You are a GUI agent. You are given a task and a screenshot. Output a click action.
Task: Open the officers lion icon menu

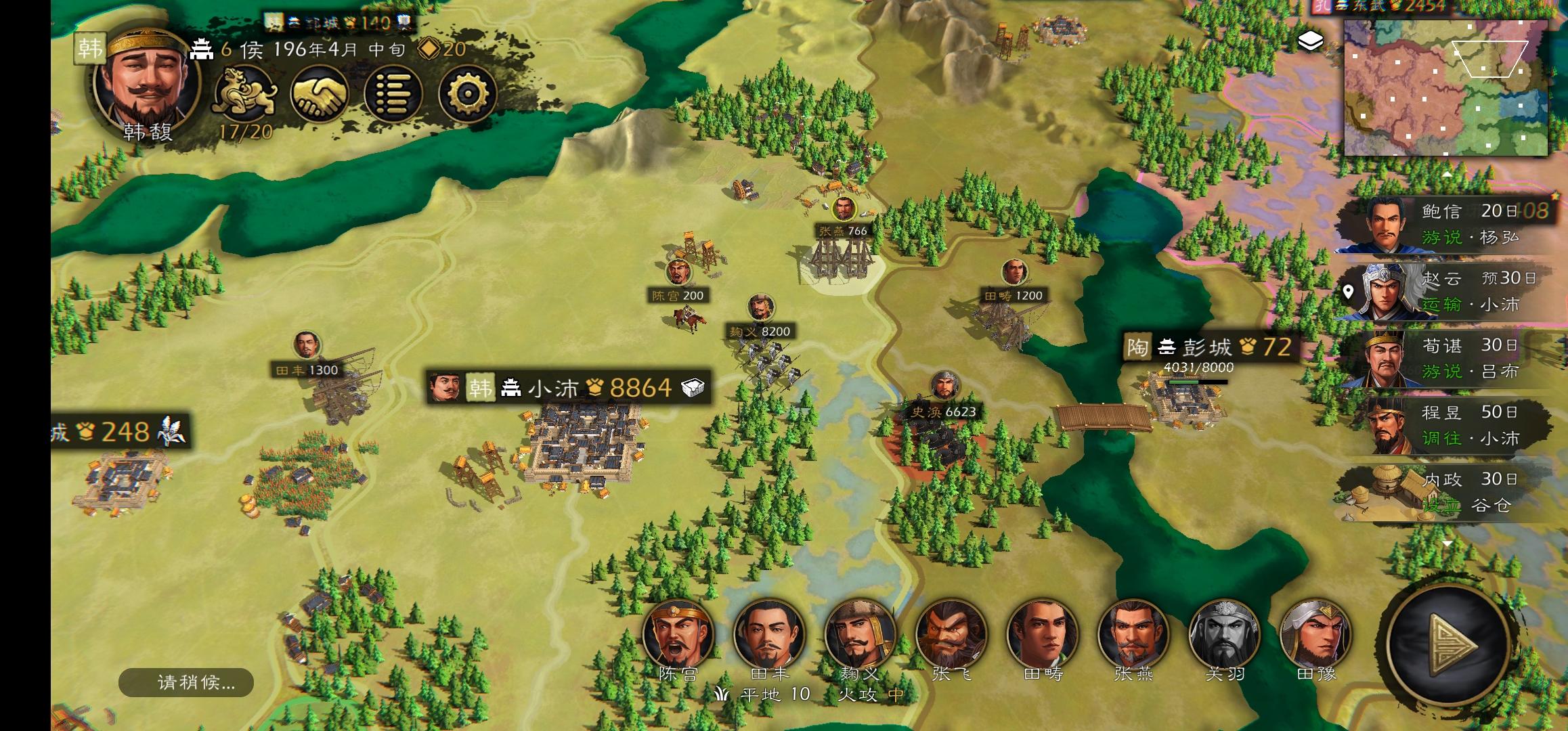pos(244,93)
